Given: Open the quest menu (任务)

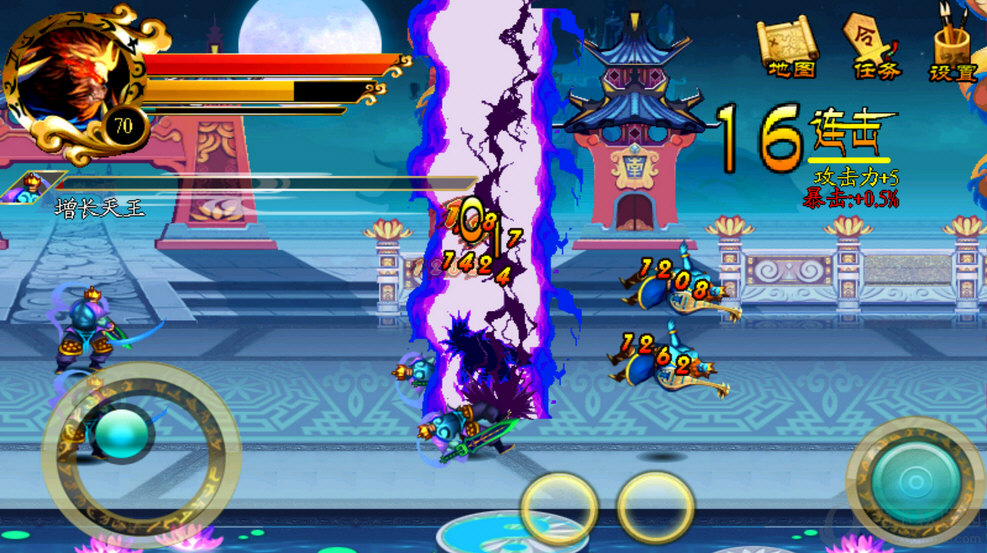Looking at the screenshot, I should coord(875,46).
